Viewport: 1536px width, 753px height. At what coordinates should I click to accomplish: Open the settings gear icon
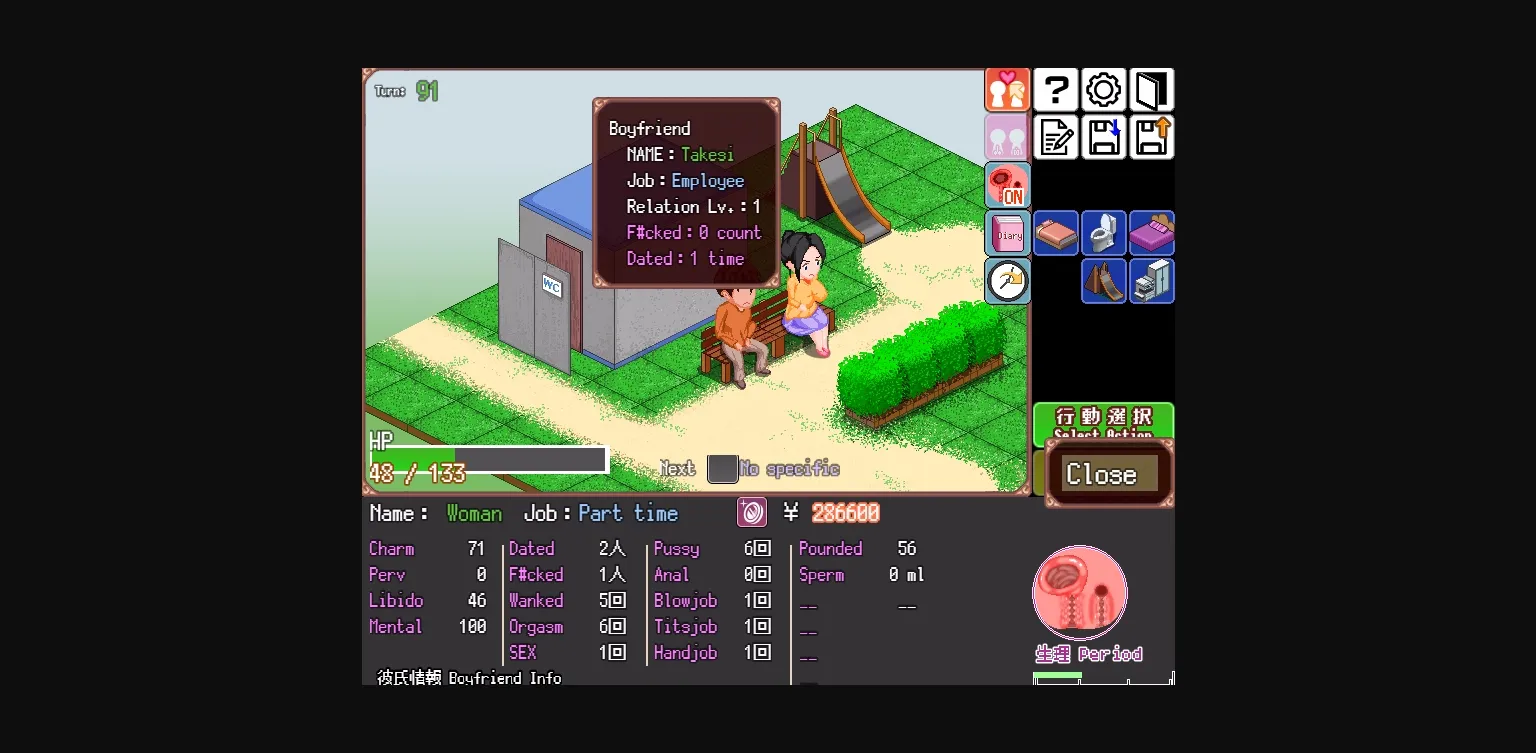tap(1103, 89)
